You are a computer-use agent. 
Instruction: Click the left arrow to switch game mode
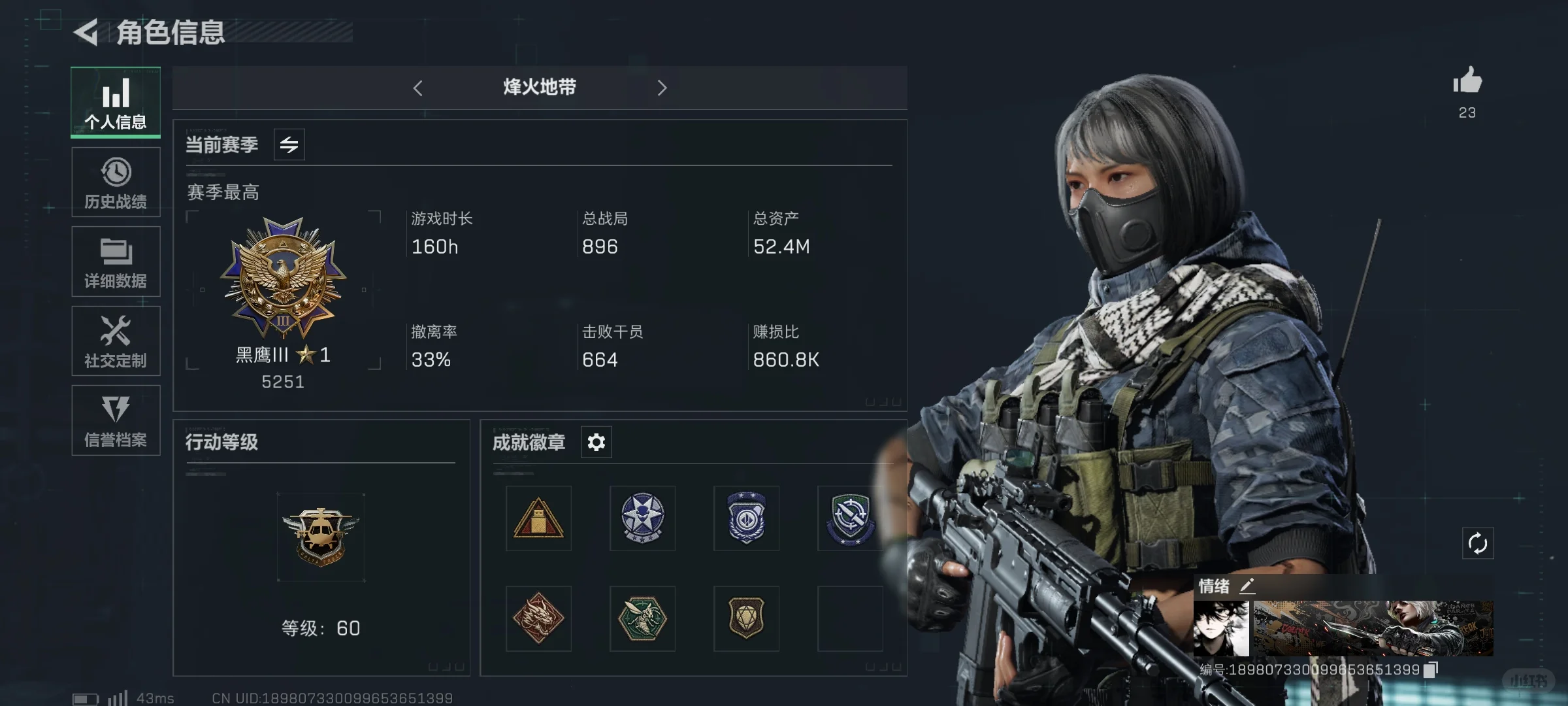point(418,88)
